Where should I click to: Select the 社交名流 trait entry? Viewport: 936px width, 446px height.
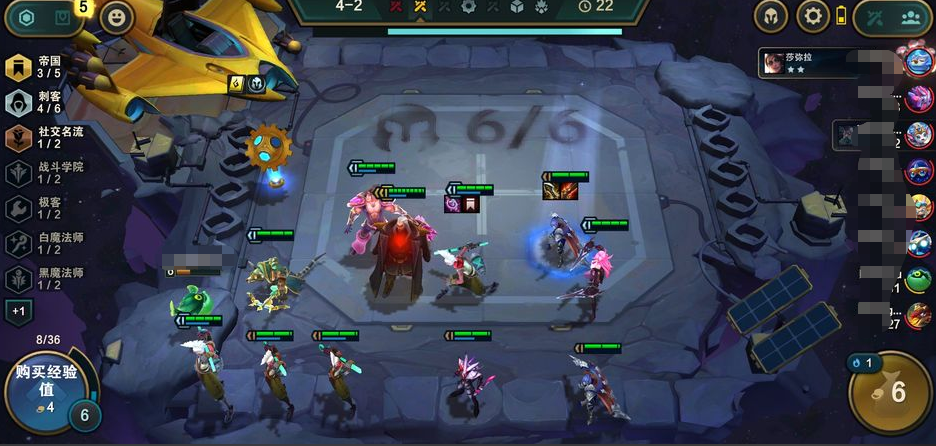coord(35,137)
